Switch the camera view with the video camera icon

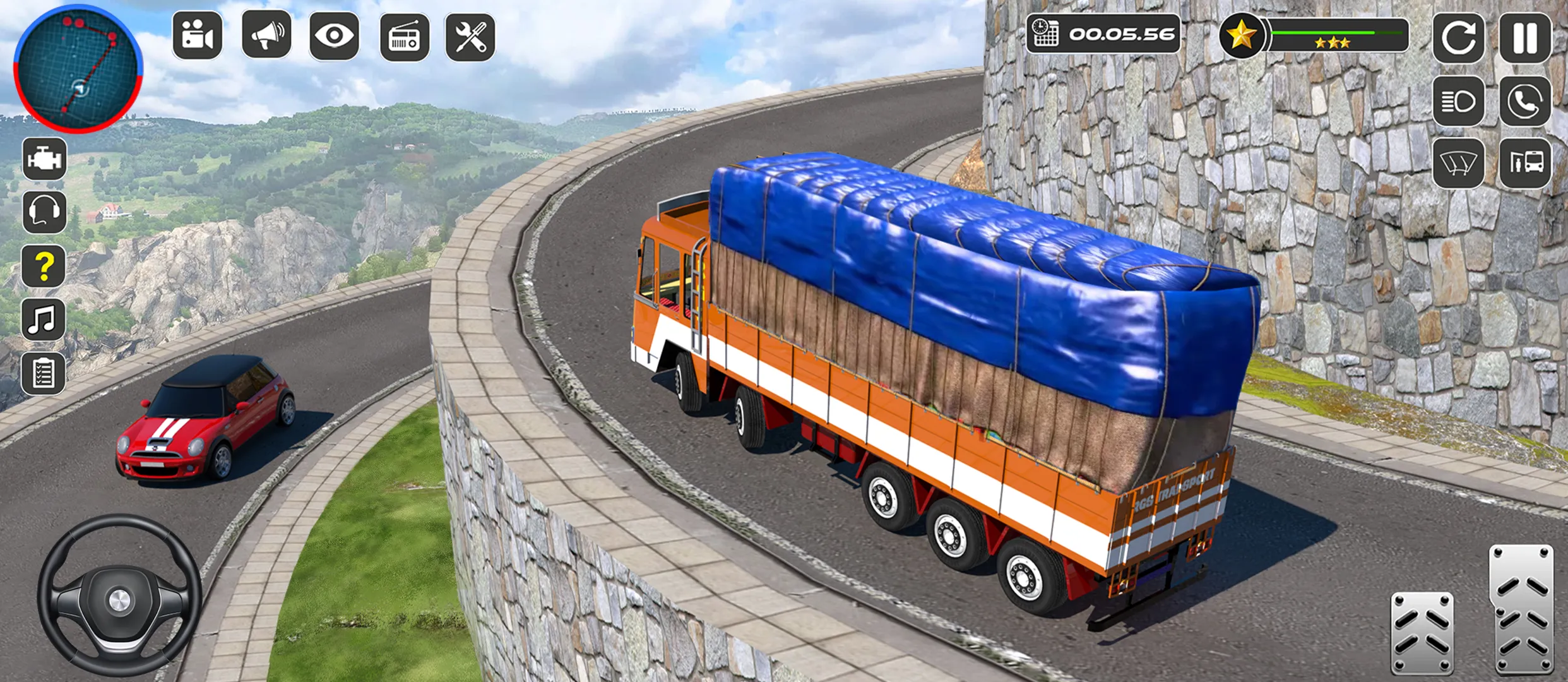pyautogui.click(x=198, y=36)
